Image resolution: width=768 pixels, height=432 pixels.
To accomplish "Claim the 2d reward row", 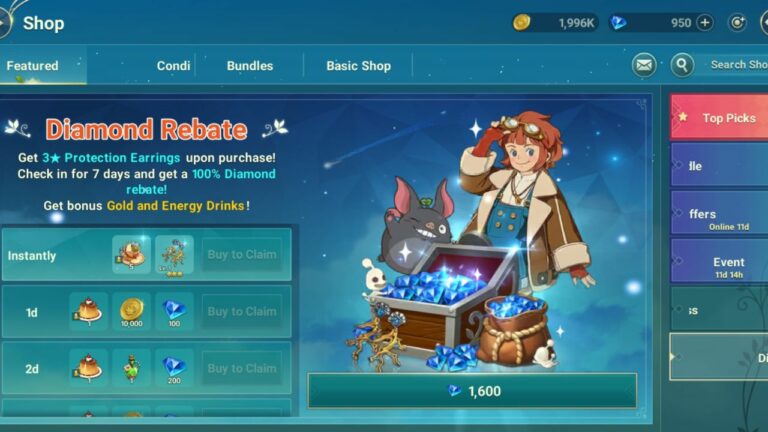I will pyautogui.click(x=241, y=369).
